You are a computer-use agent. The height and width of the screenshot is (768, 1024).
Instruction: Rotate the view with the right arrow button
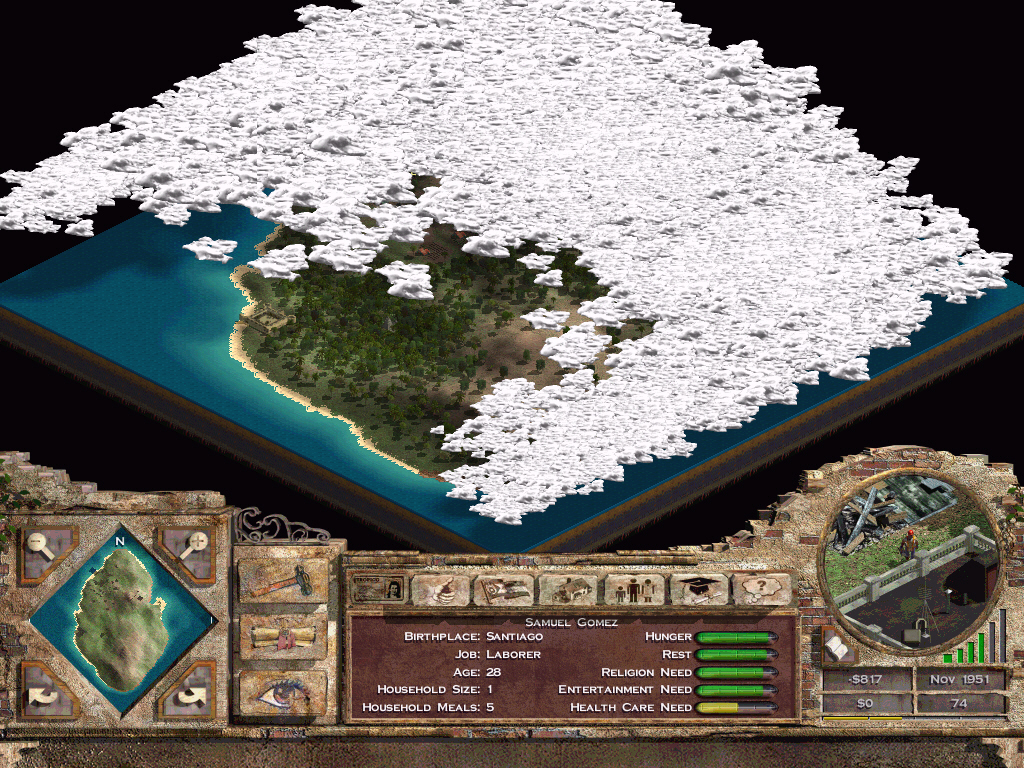click(189, 692)
